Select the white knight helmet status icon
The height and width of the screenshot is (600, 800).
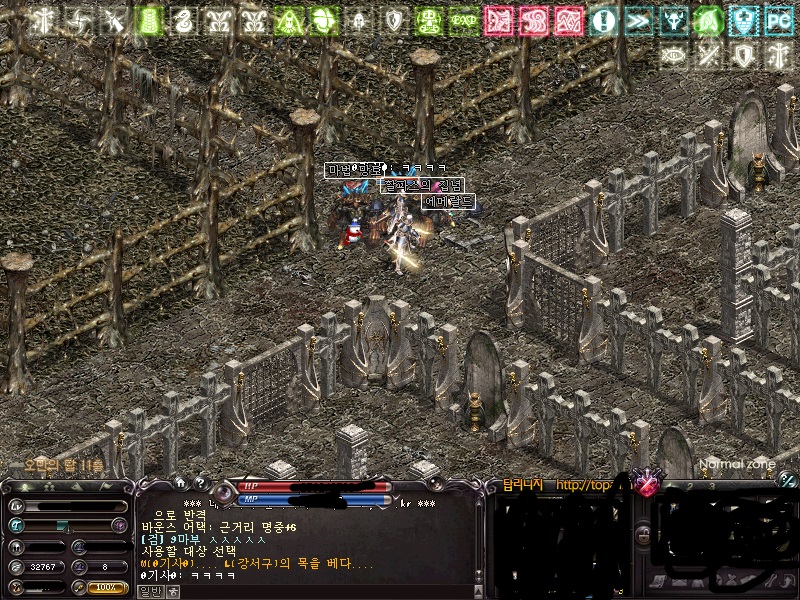click(359, 20)
